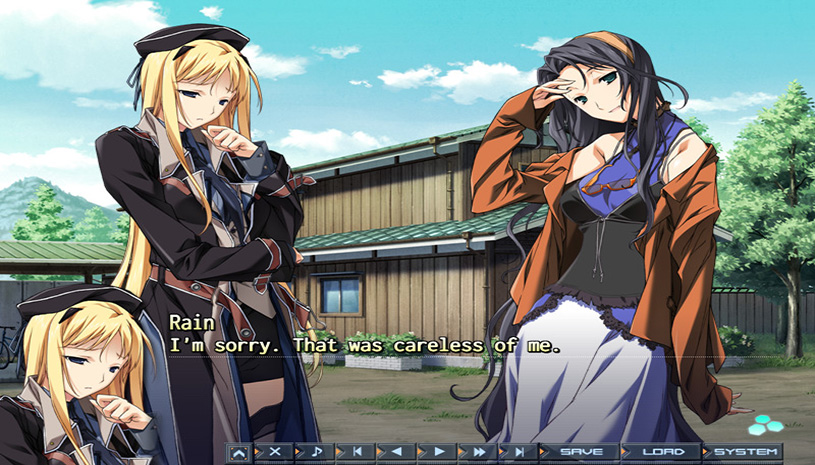Go back one line with the left arrow
Screen dimensions: 815x465
click(x=397, y=453)
